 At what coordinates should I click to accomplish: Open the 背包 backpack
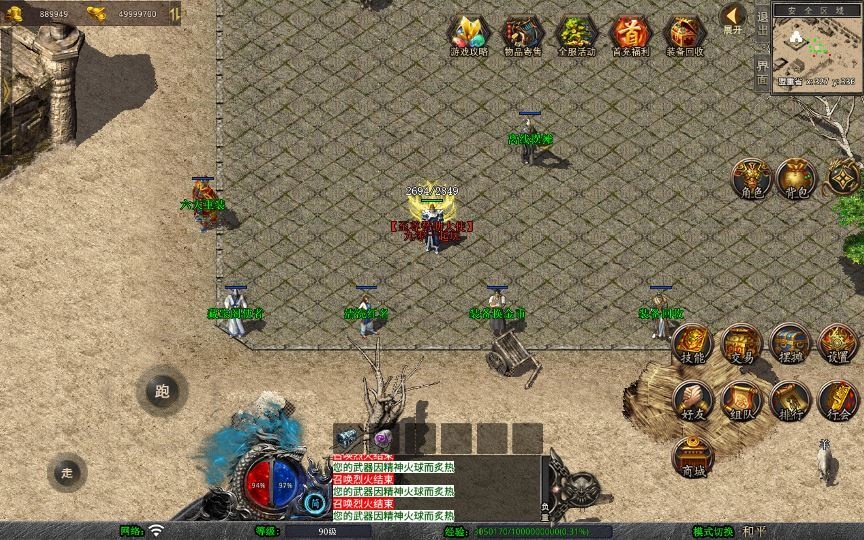797,178
